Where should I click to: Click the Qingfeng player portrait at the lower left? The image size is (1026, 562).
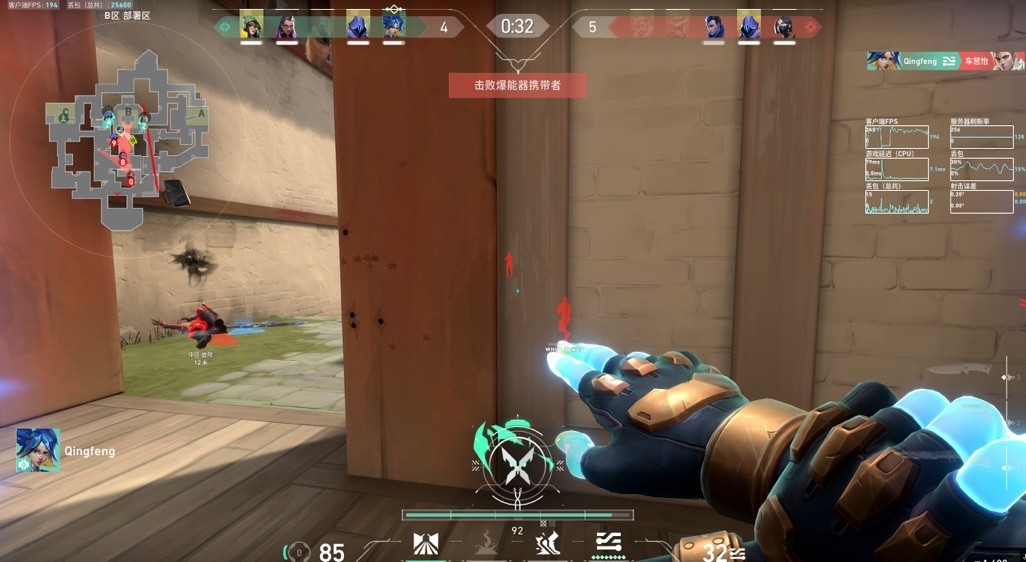click(x=38, y=451)
